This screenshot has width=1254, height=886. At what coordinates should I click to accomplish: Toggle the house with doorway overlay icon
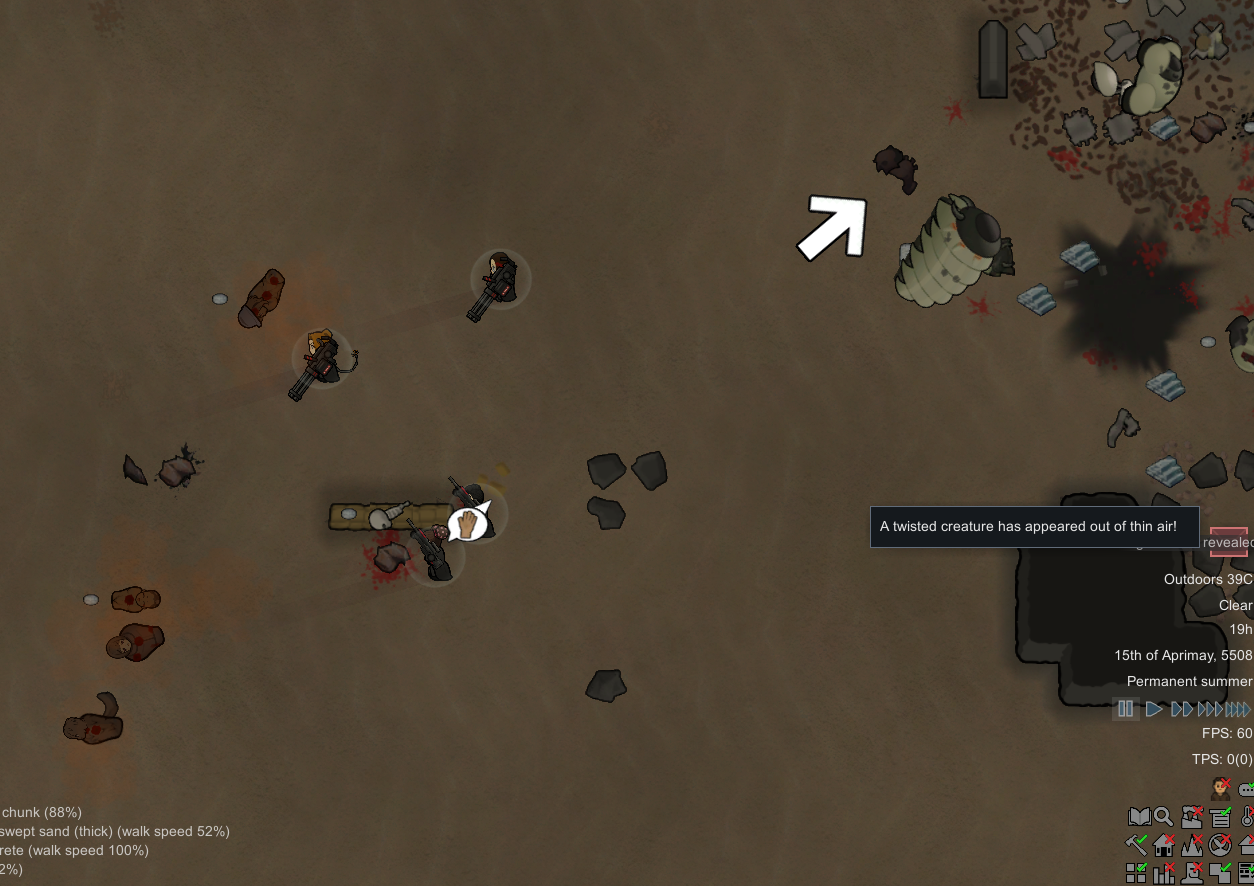[1164, 846]
